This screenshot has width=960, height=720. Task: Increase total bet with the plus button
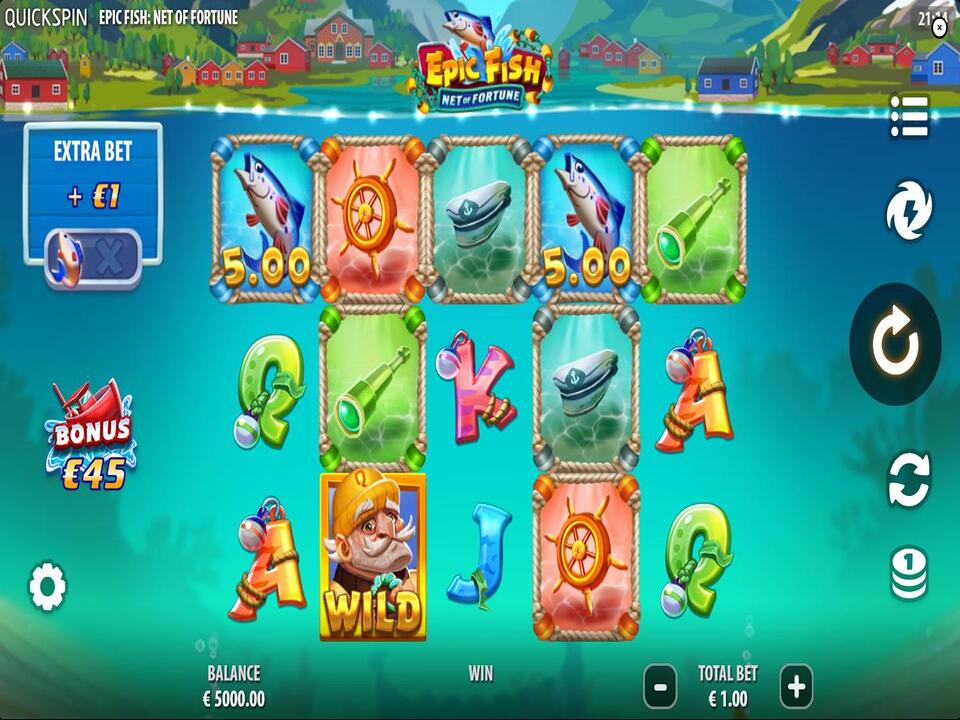click(795, 686)
